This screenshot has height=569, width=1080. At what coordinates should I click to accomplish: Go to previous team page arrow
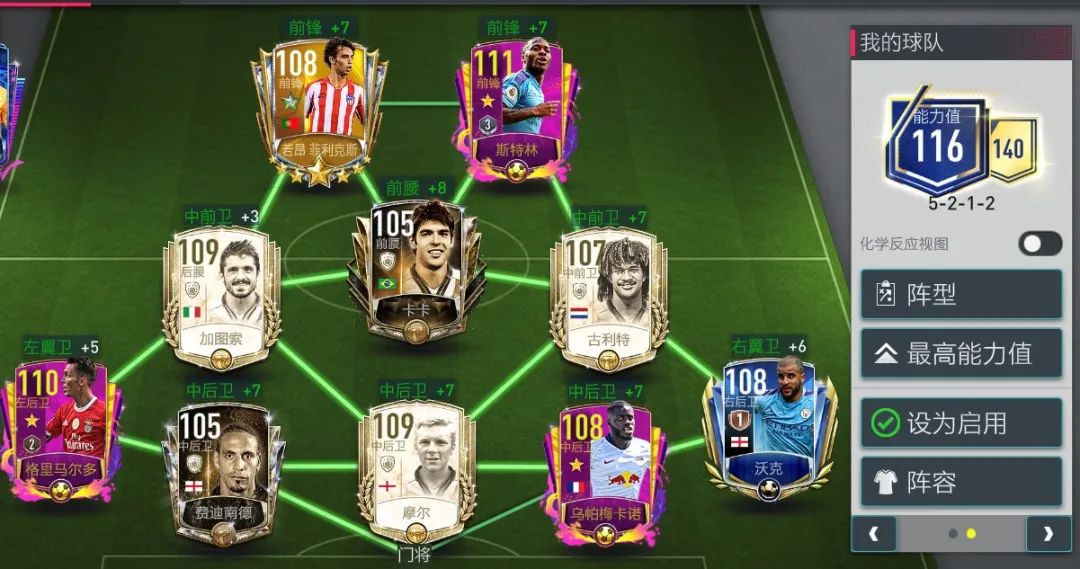pos(874,534)
